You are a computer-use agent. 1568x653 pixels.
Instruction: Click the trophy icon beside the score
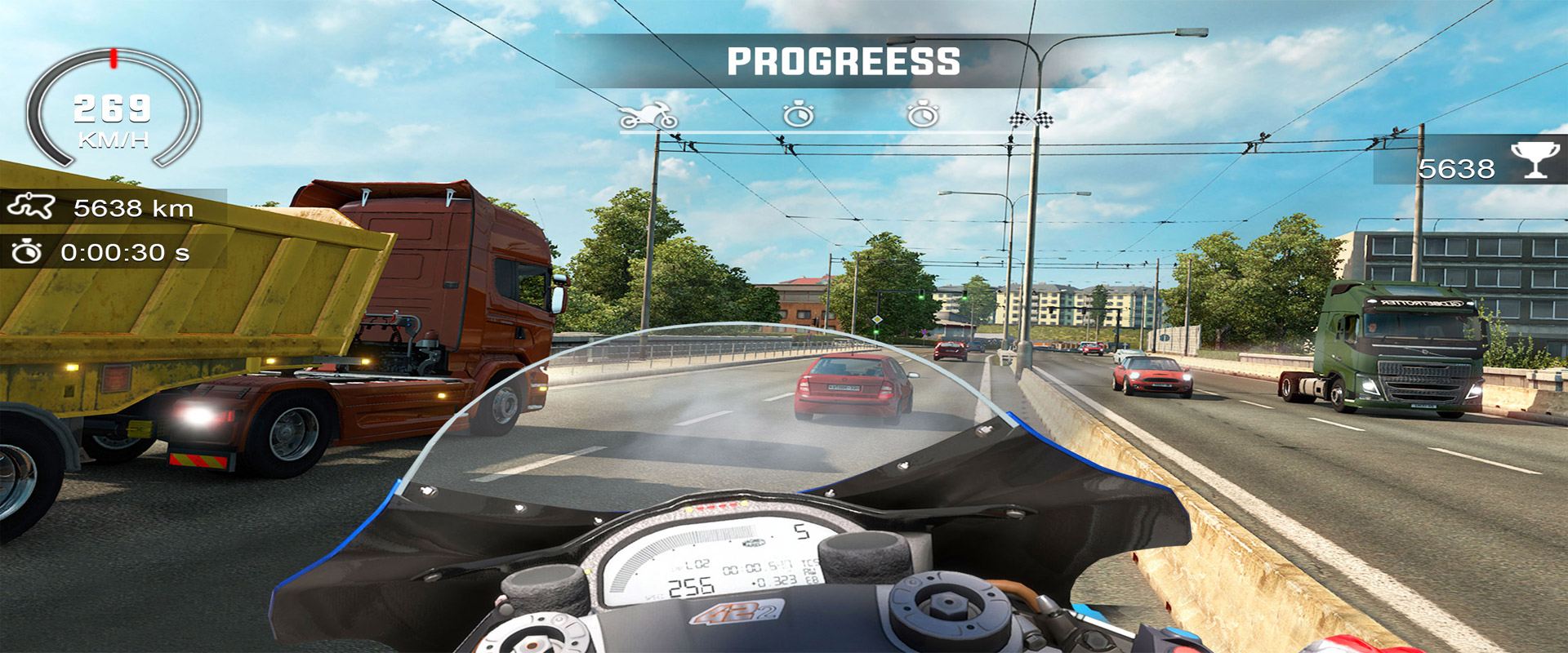[x=1535, y=160]
